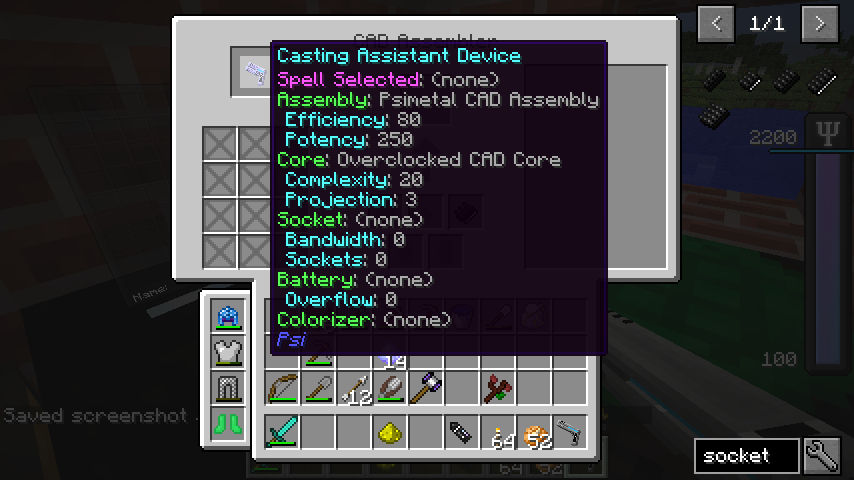Image resolution: width=854 pixels, height=480 pixels.
Task: Select the CAD gun in last hotbar slot
Action: click(570, 432)
